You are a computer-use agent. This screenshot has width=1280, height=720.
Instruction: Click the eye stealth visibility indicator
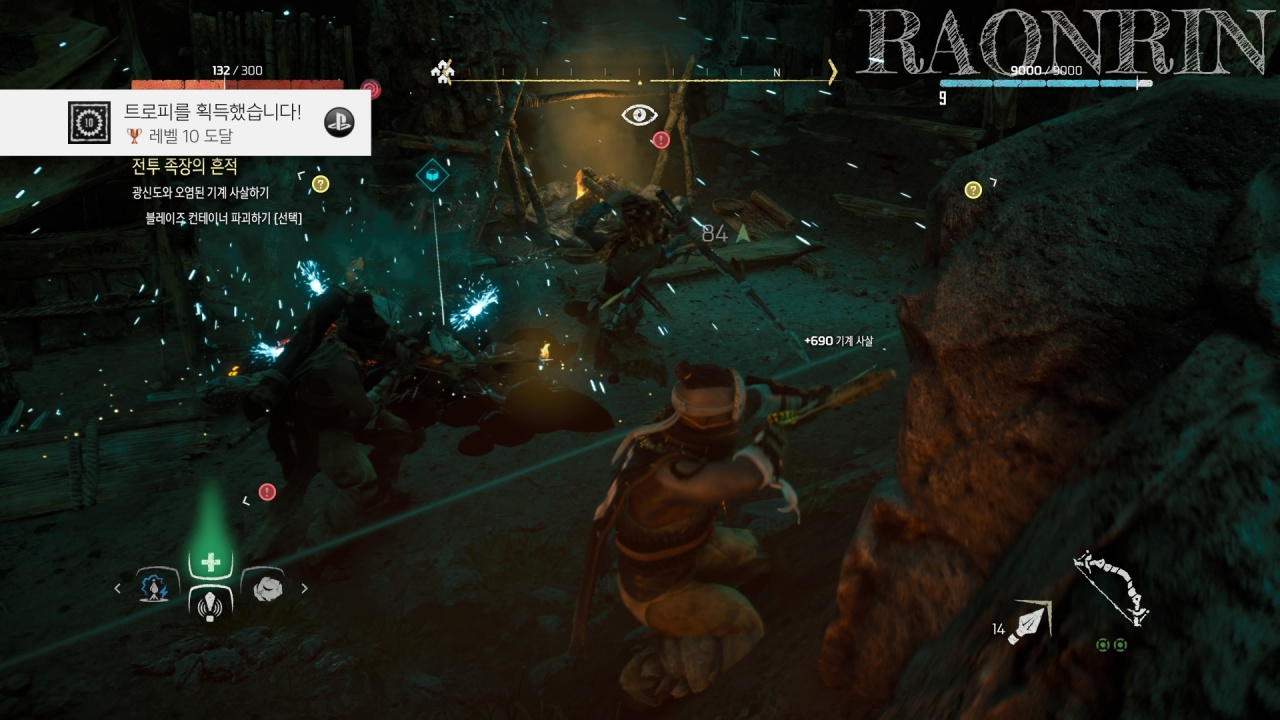[639, 115]
